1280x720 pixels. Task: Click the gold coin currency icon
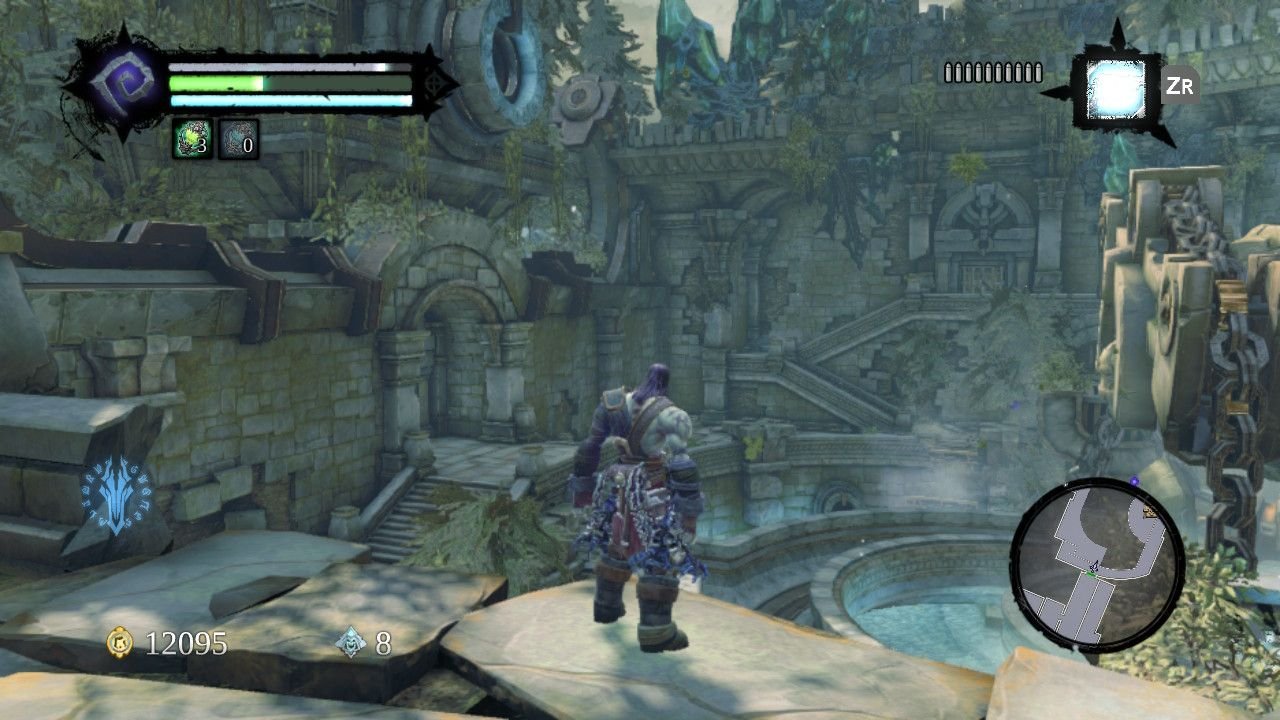(120, 643)
